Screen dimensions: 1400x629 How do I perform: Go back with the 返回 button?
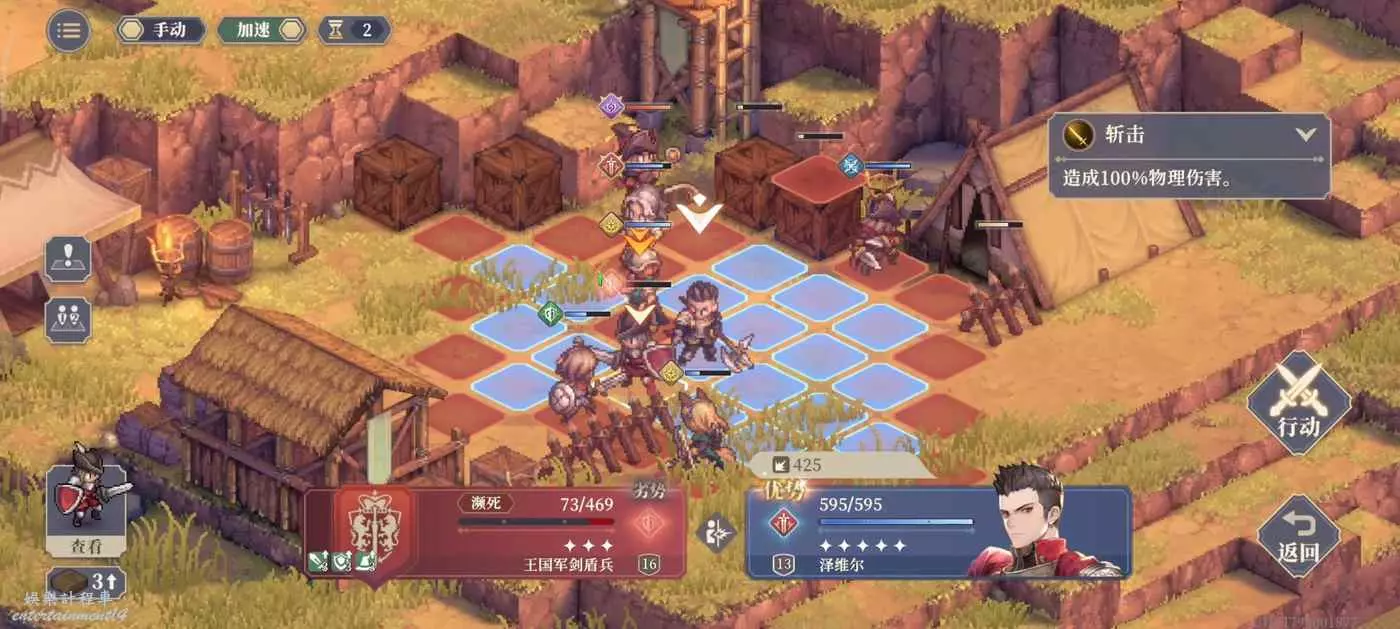[1298, 536]
